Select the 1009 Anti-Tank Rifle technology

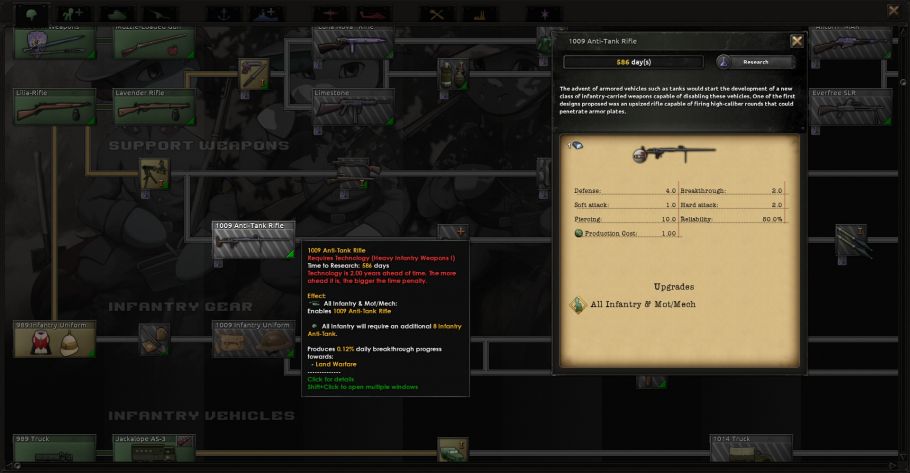coord(254,240)
